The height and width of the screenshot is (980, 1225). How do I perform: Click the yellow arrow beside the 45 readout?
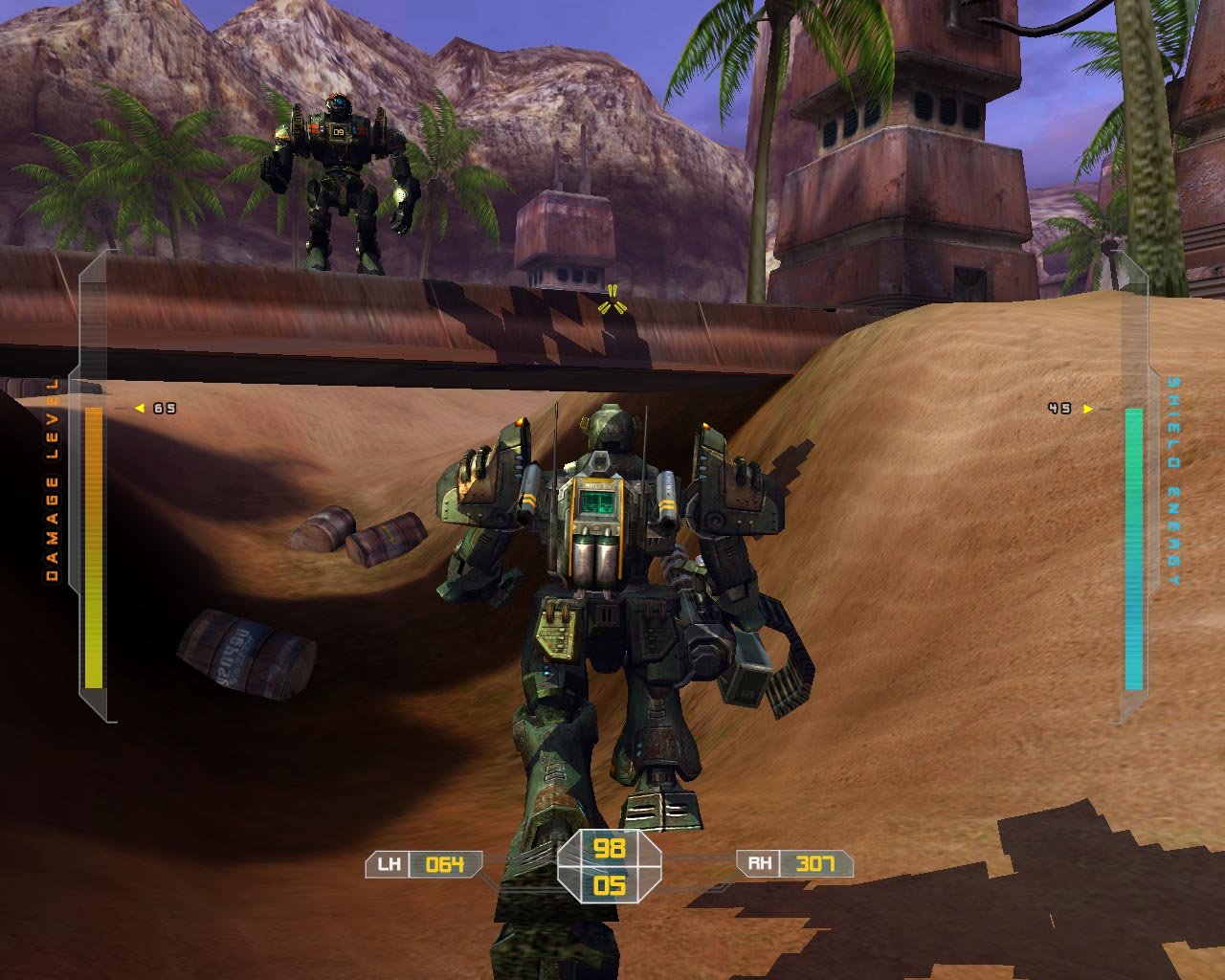pos(1086,407)
